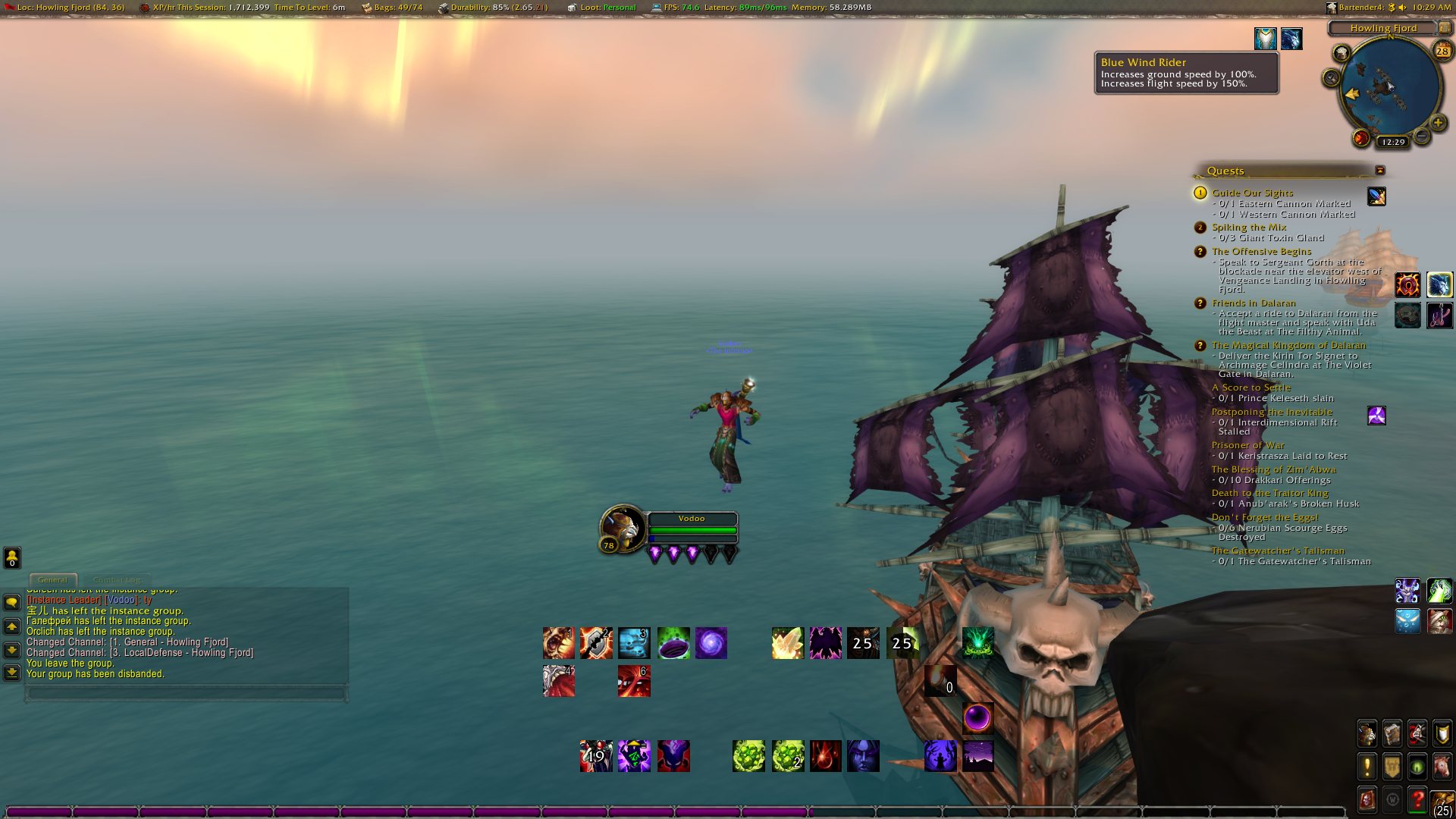Use the Guide Our Sights quest item
This screenshot has width=1456, height=819.
1376,196
